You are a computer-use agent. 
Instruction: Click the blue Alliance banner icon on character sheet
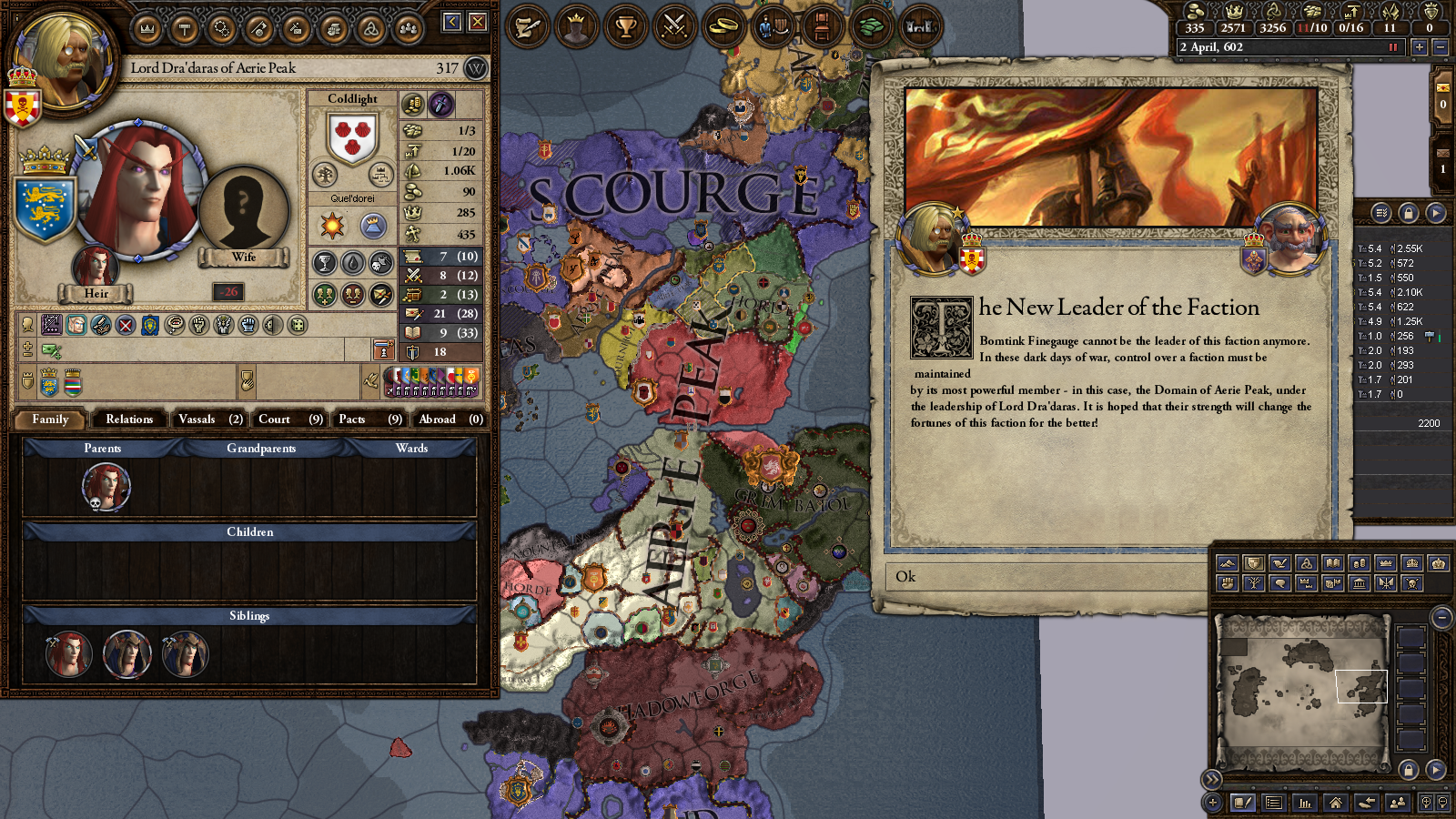pos(148,323)
